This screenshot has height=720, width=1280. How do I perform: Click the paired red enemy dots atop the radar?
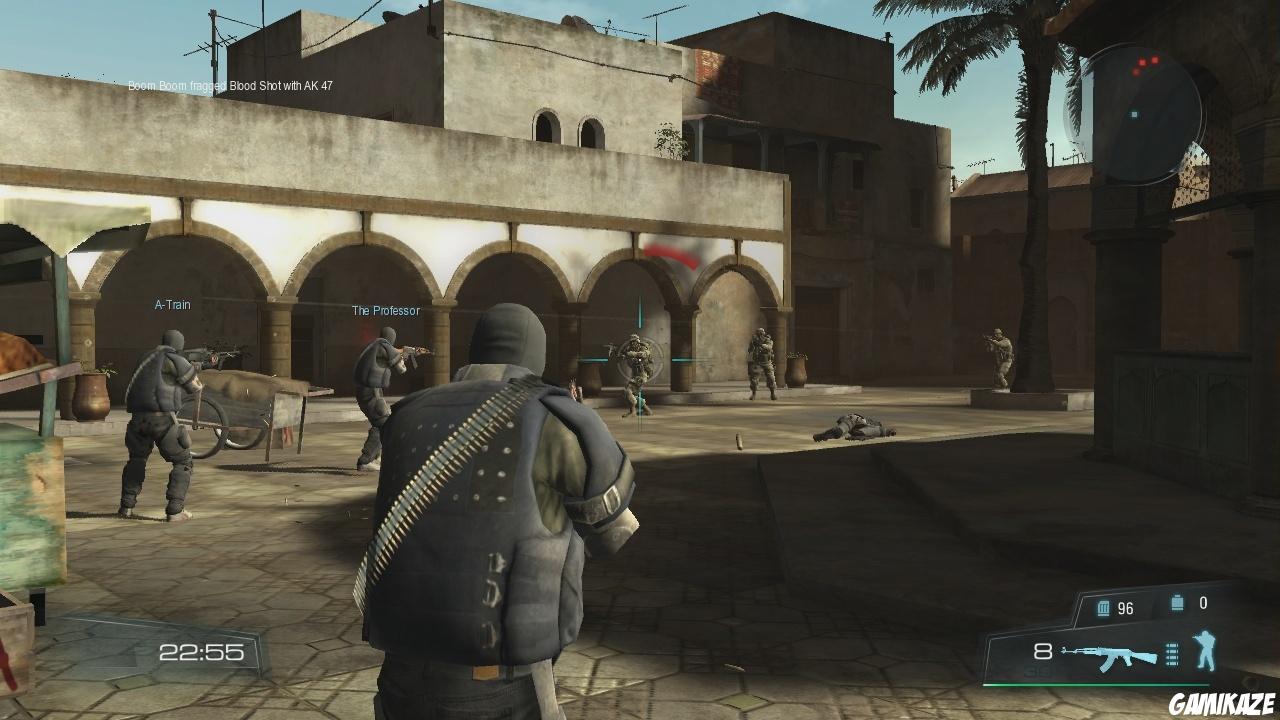(1150, 61)
